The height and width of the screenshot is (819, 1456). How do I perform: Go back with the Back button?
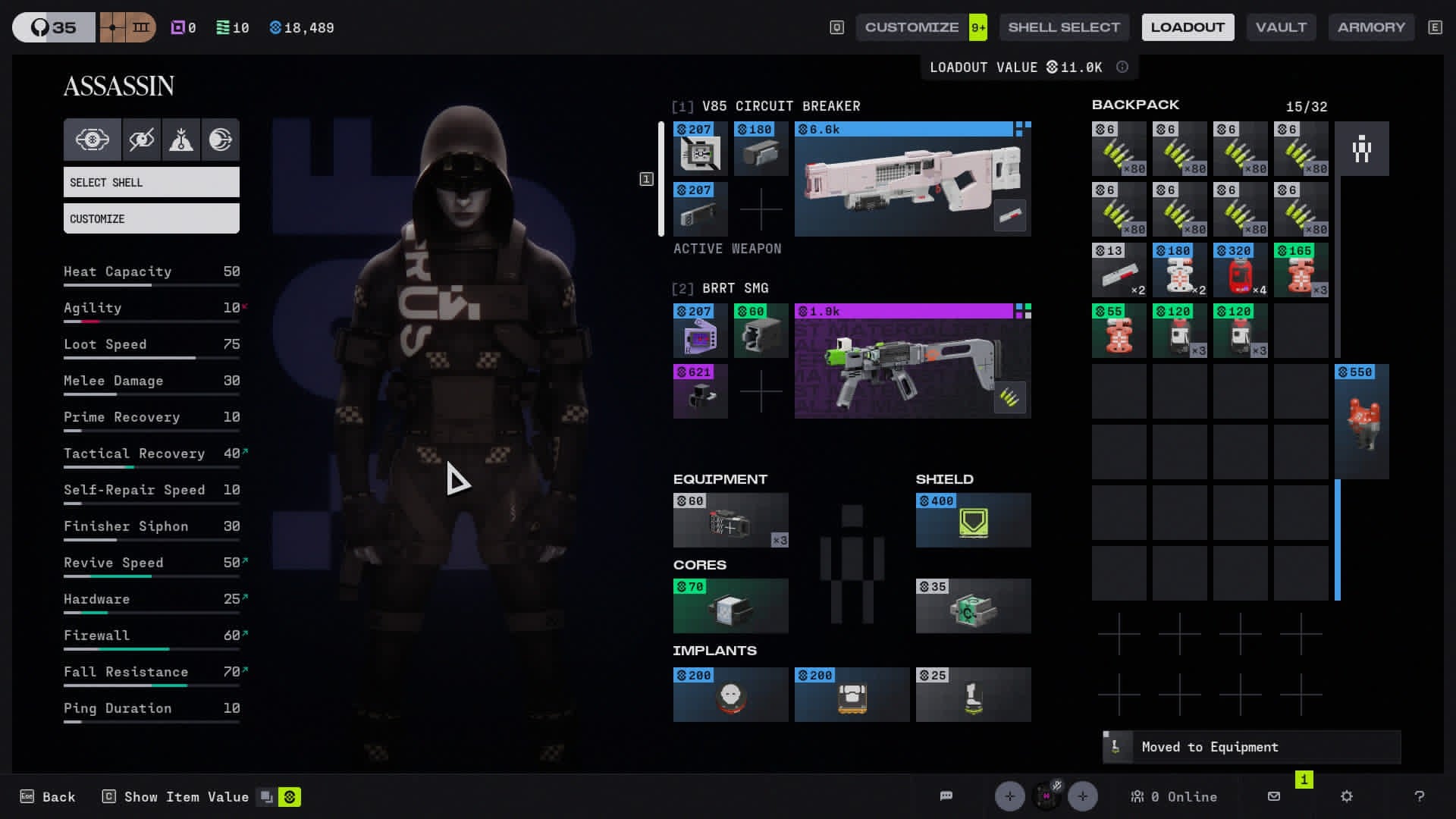[49, 797]
